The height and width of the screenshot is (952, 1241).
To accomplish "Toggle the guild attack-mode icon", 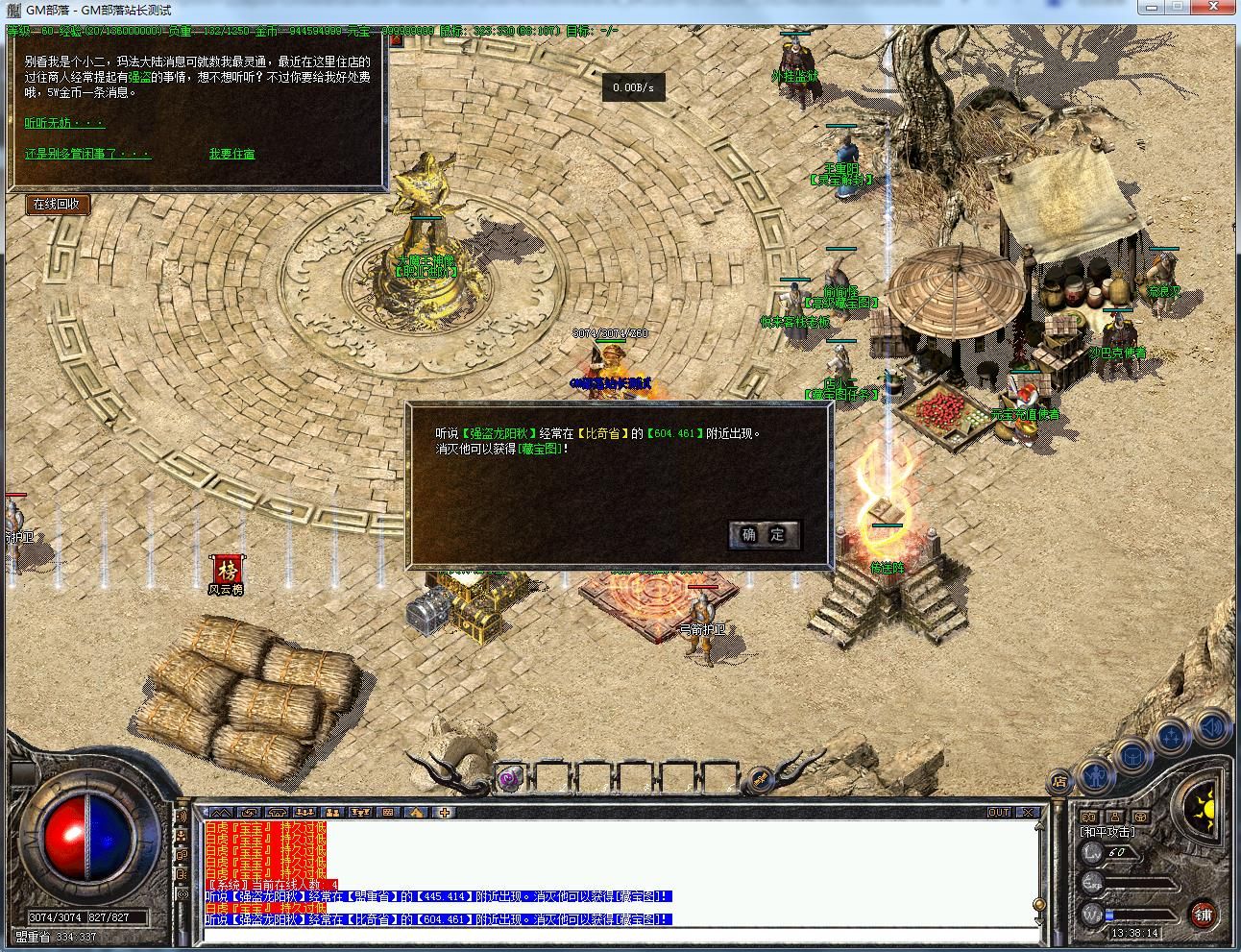I will [x=1140, y=816].
